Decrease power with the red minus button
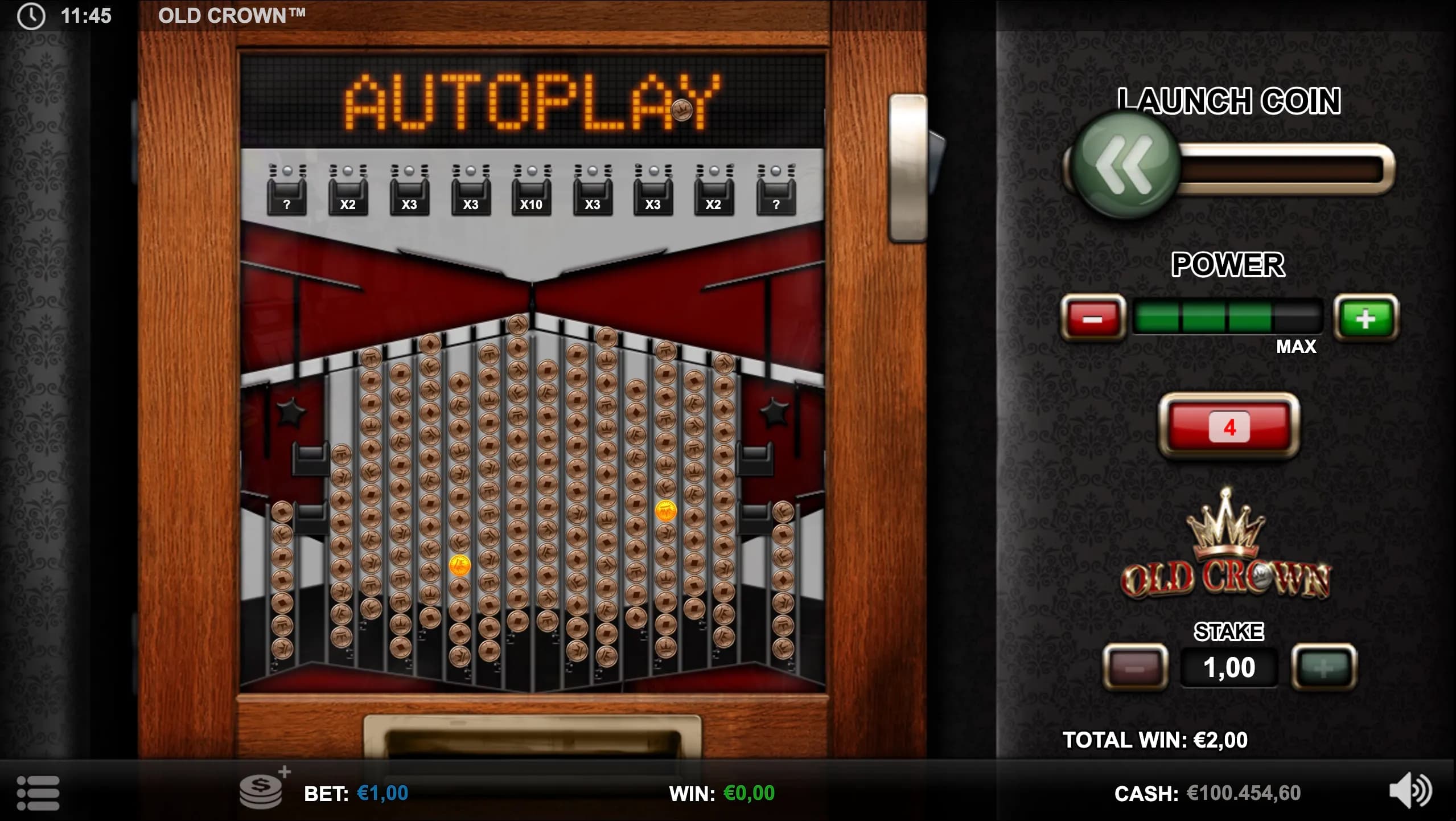The image size is (1456, 821). point(1092,318)
